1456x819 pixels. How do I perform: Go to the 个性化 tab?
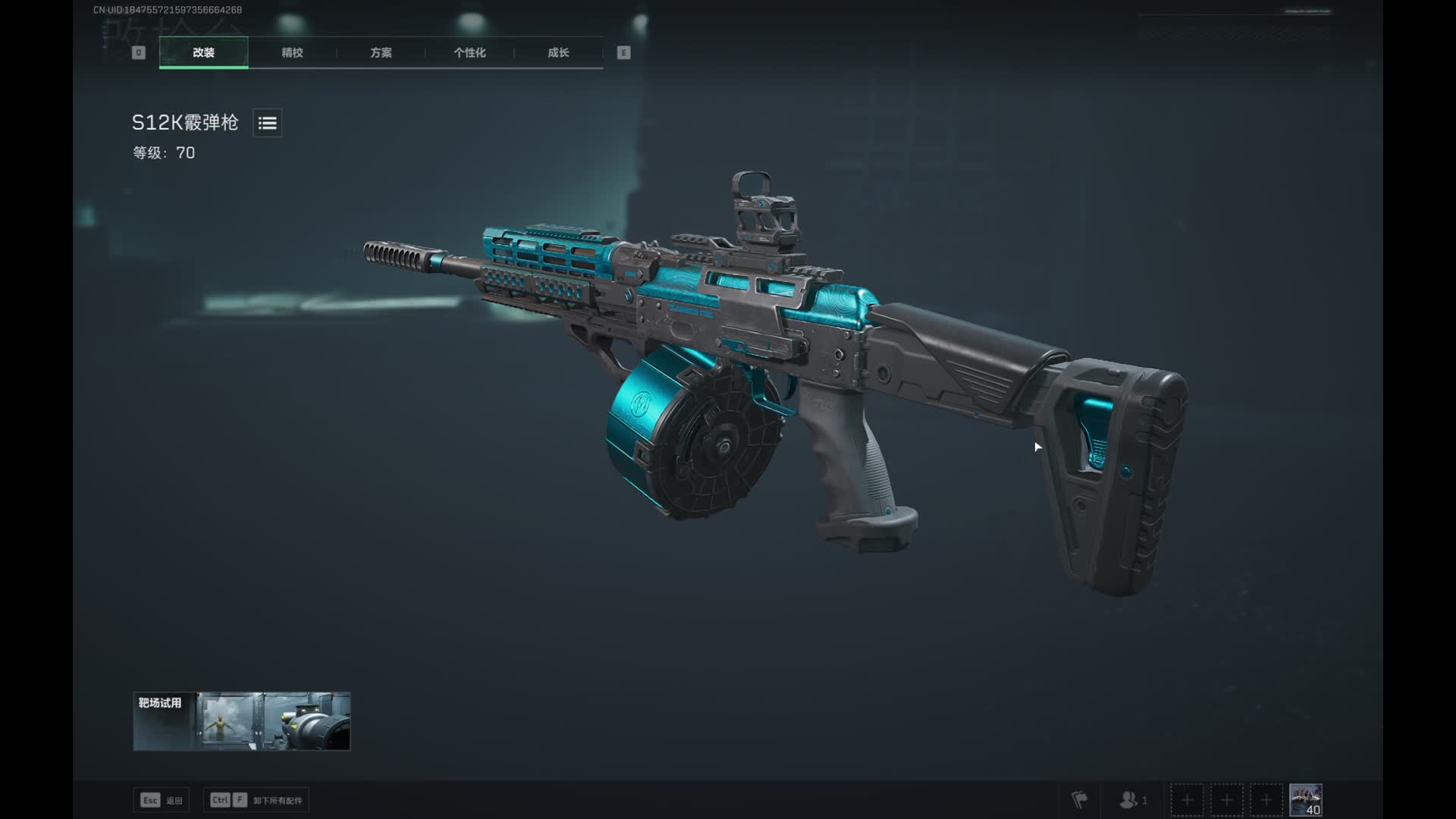point(469,52)
